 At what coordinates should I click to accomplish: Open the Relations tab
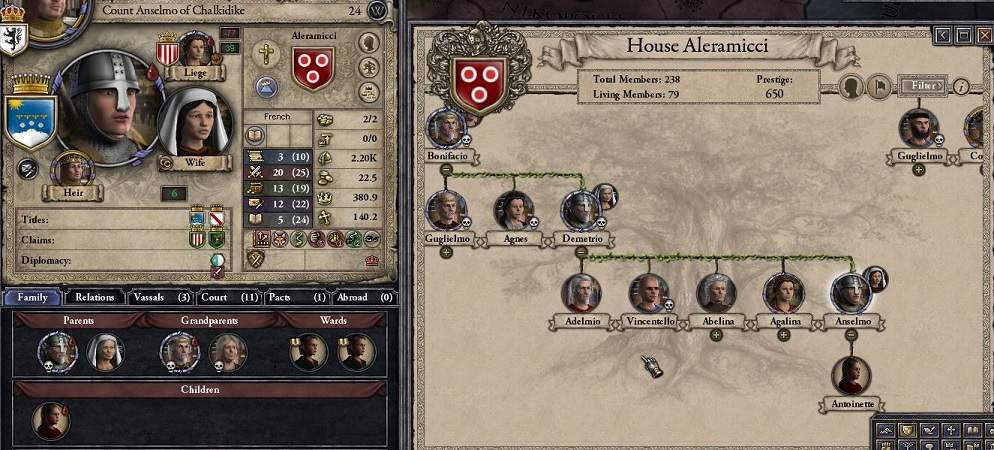[95, 297]
